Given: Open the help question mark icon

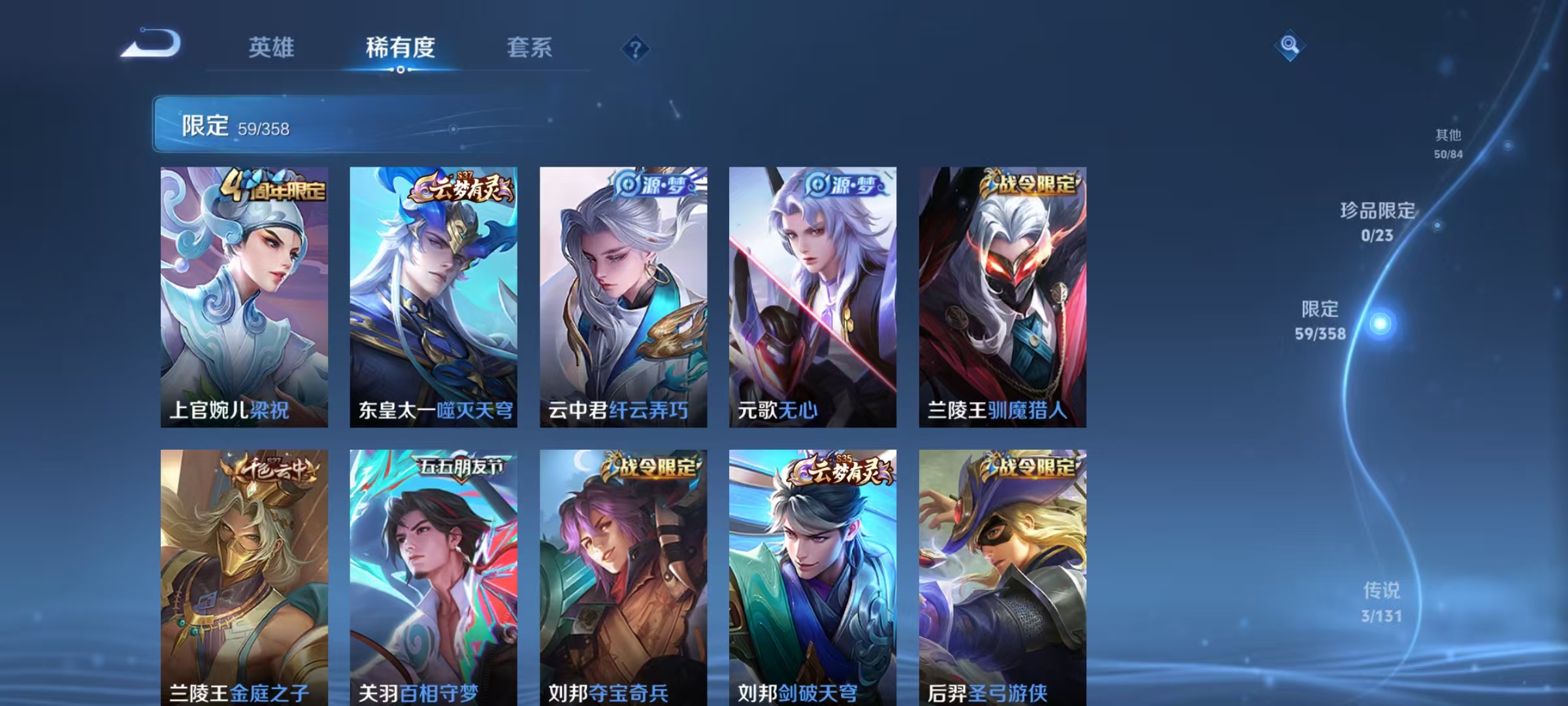Looking at the screenshot, I should [635, 47].
